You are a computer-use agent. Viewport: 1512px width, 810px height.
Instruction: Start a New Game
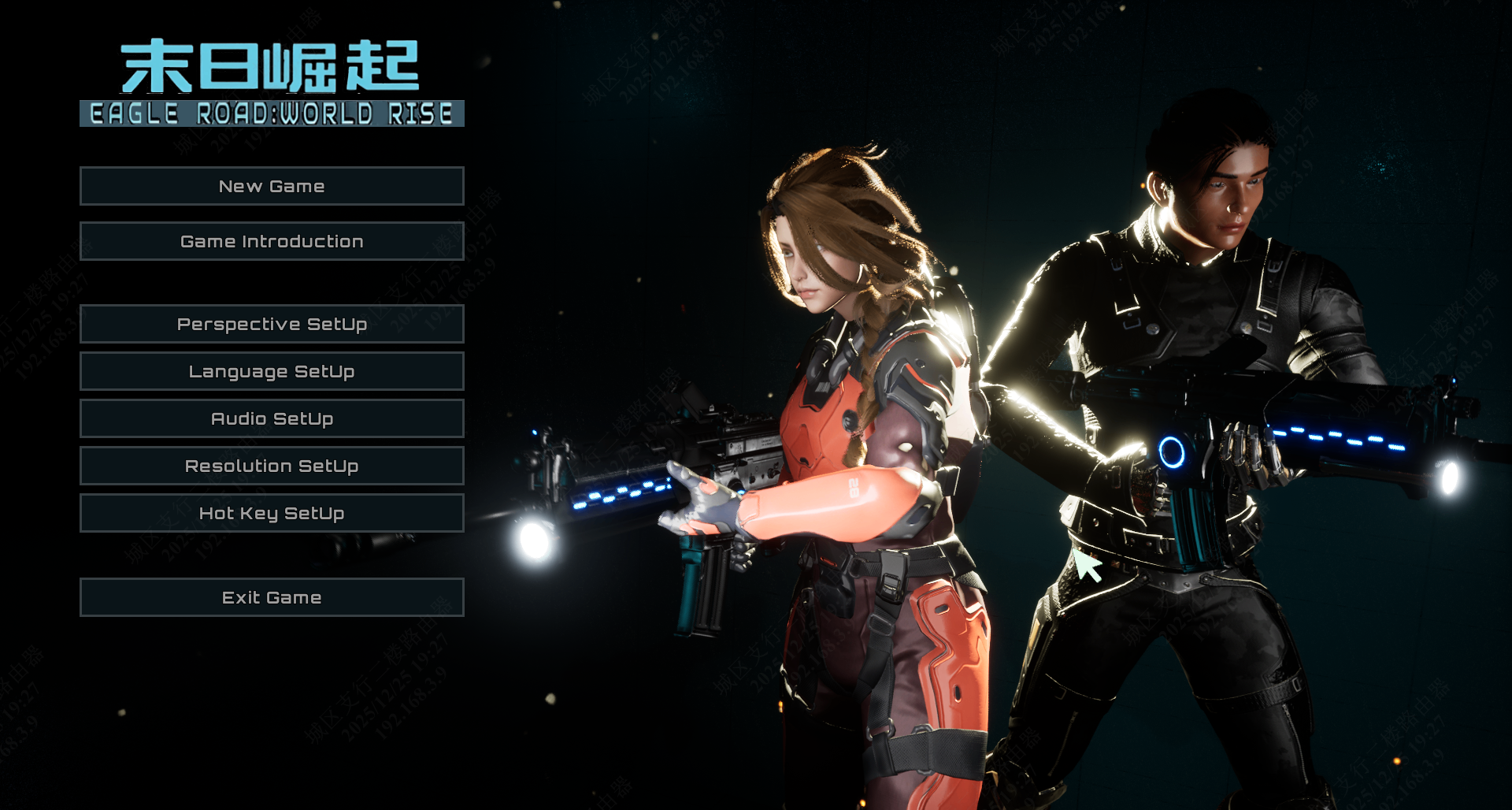272,186
